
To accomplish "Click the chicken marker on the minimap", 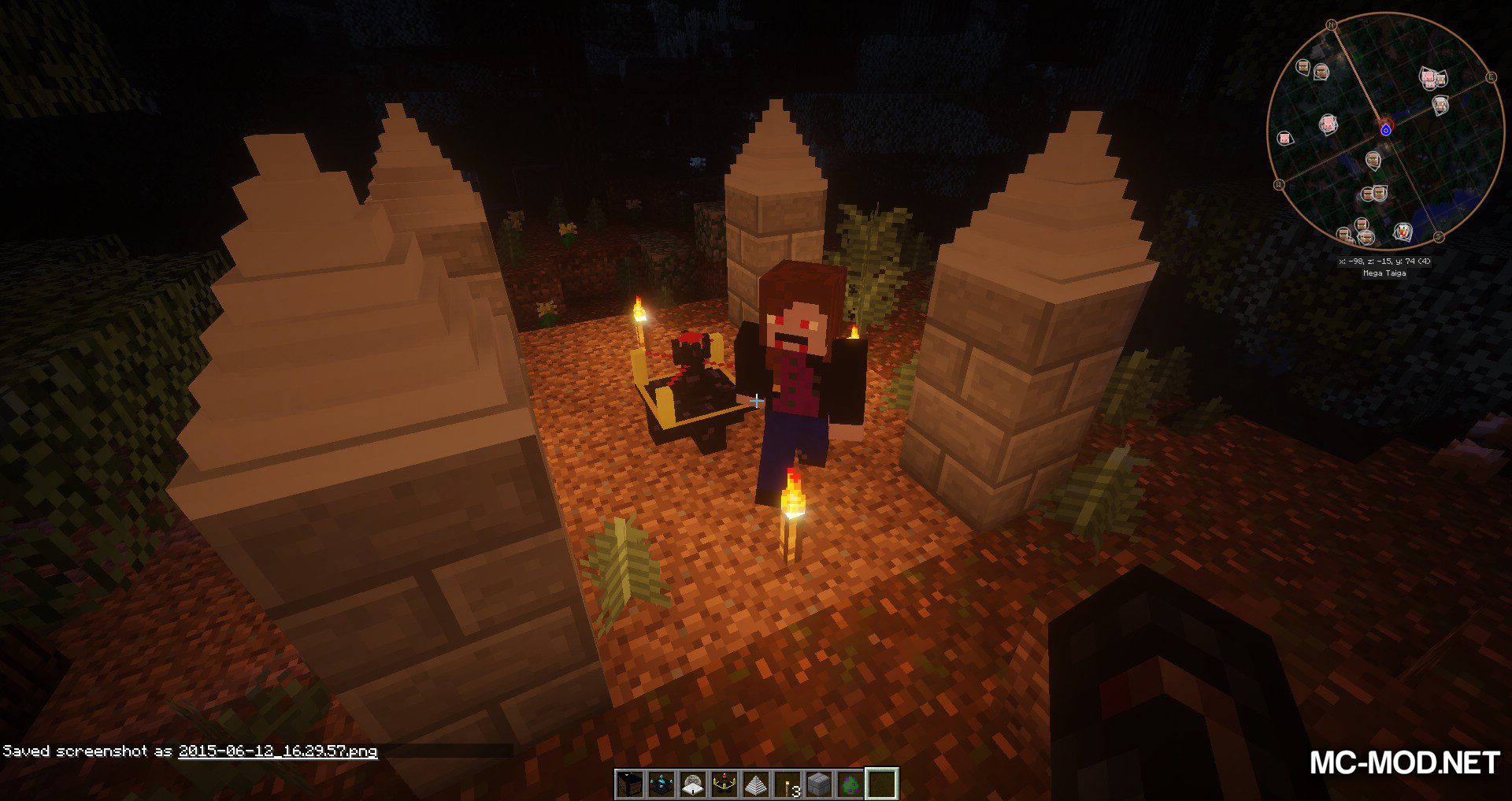I will 1403,232.
